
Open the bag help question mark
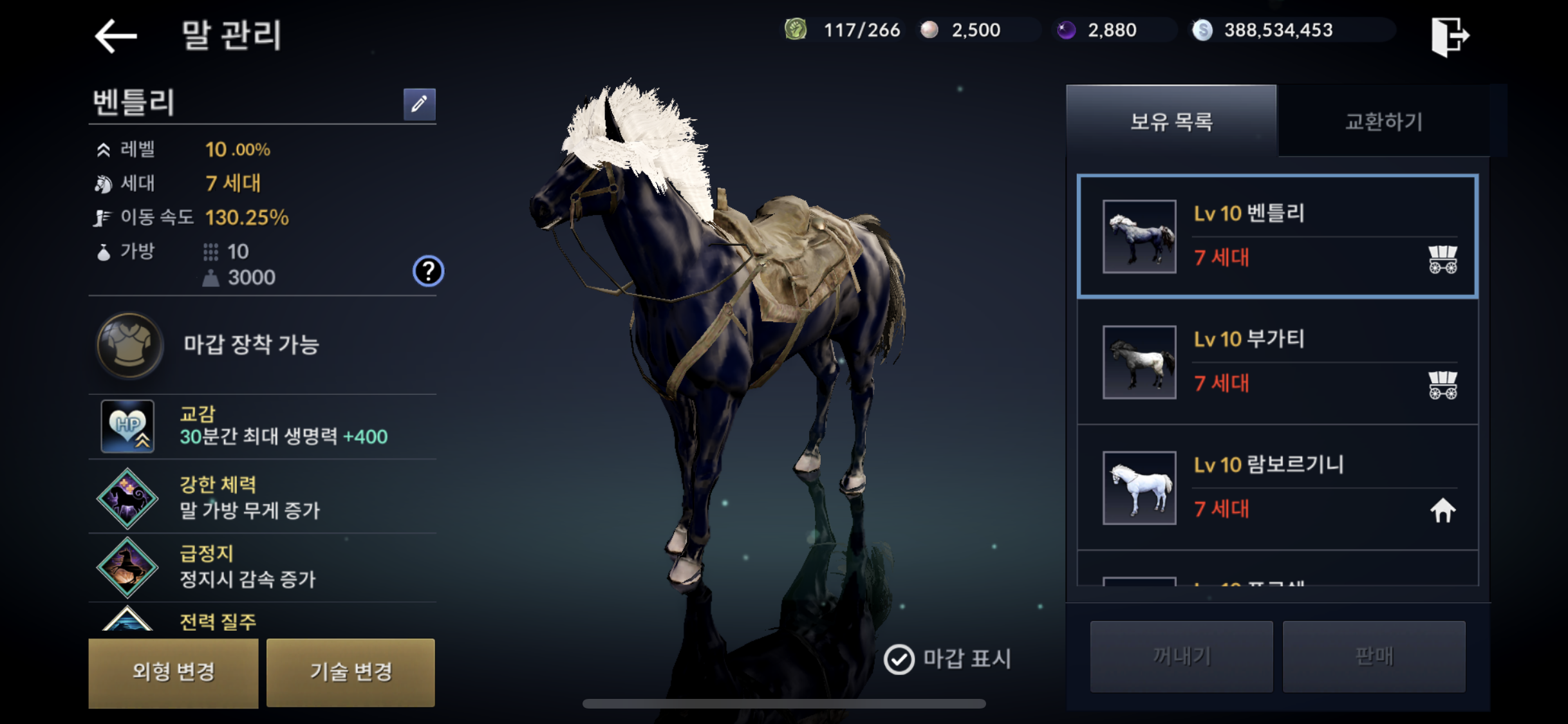427,271
